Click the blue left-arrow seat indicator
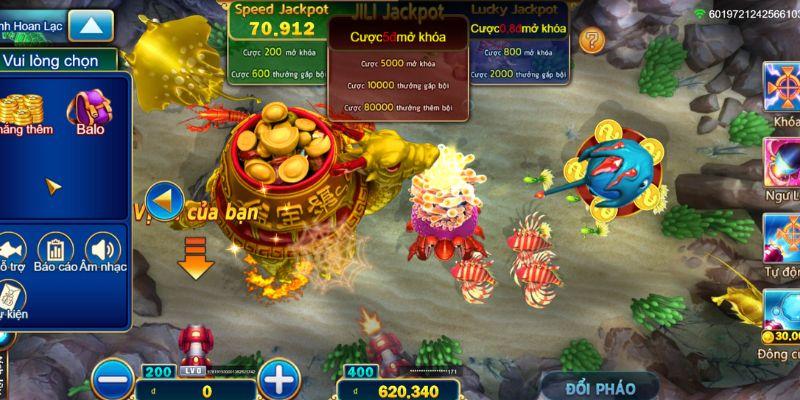 (161, 200)
